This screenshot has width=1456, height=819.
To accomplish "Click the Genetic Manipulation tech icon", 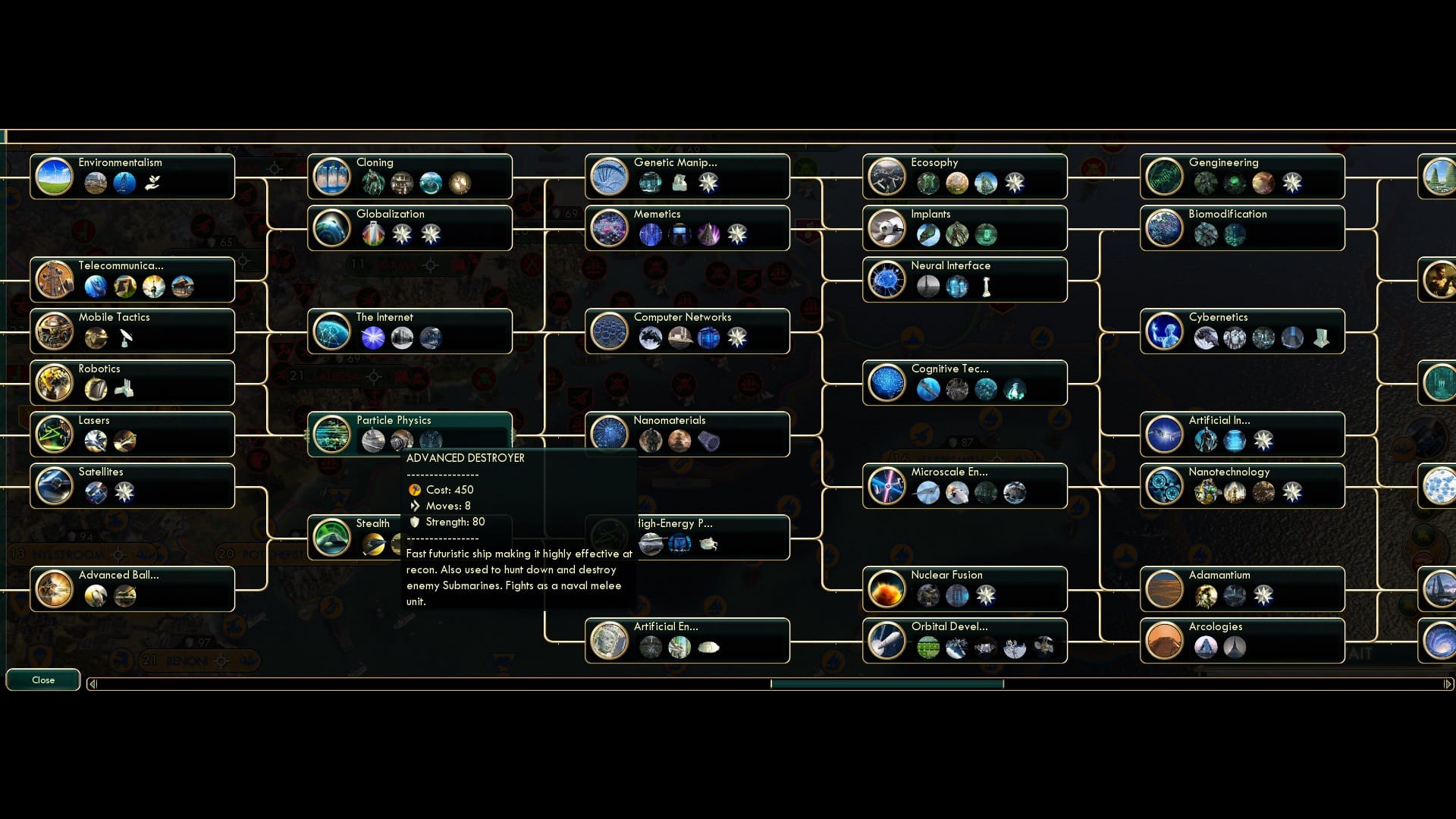I will pos(610,176).
